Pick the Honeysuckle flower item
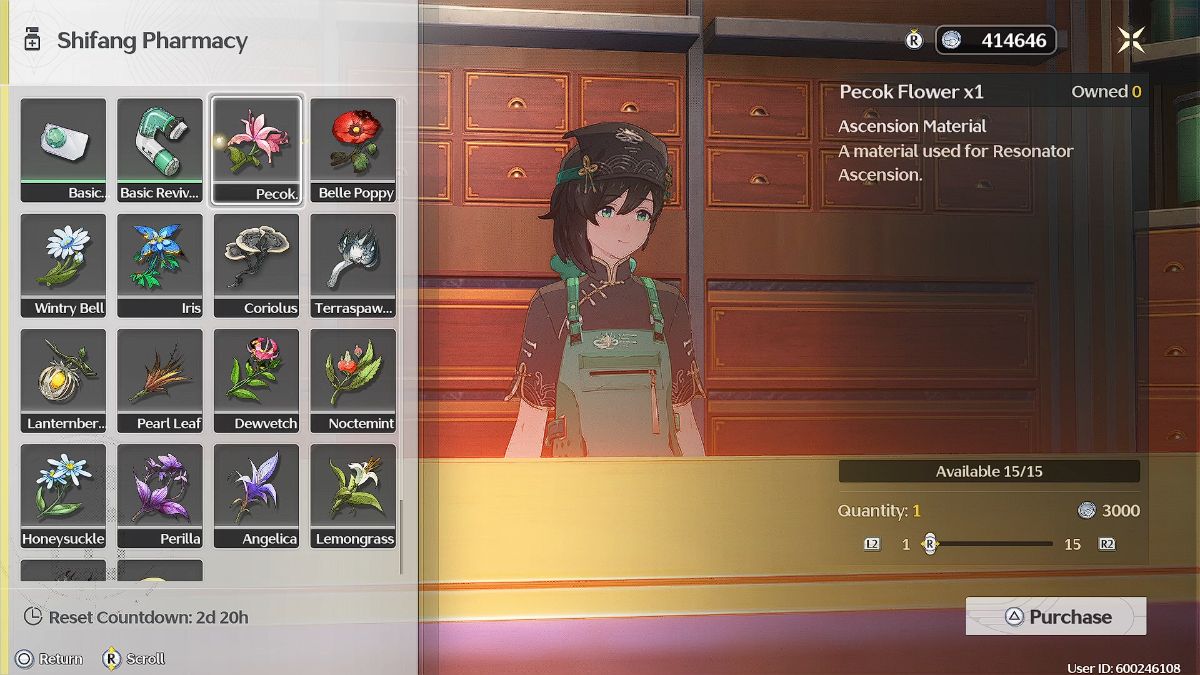This screenshot has height=675, width=1200. 63,495
